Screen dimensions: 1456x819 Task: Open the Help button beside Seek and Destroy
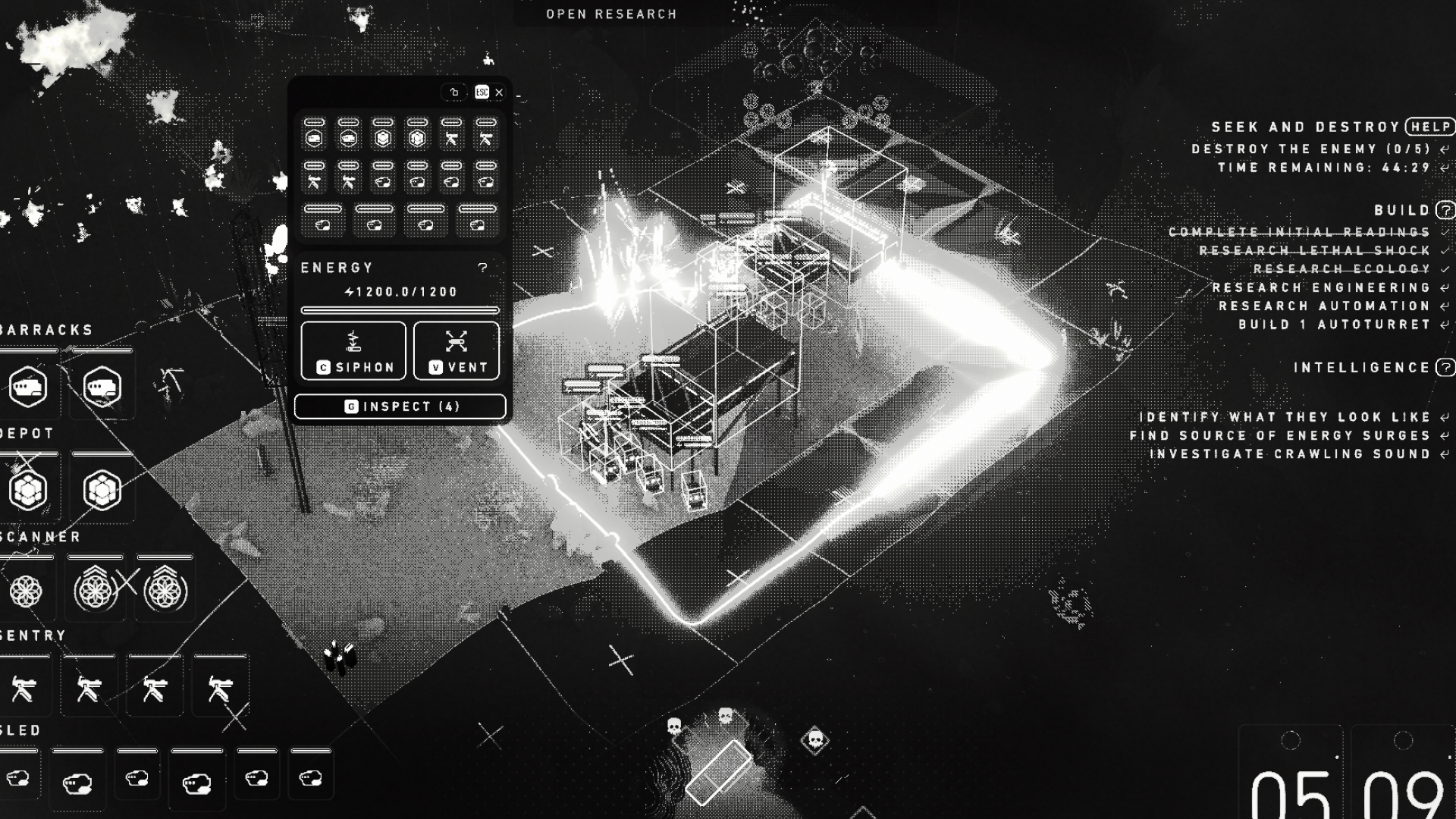click(1430, 127)
